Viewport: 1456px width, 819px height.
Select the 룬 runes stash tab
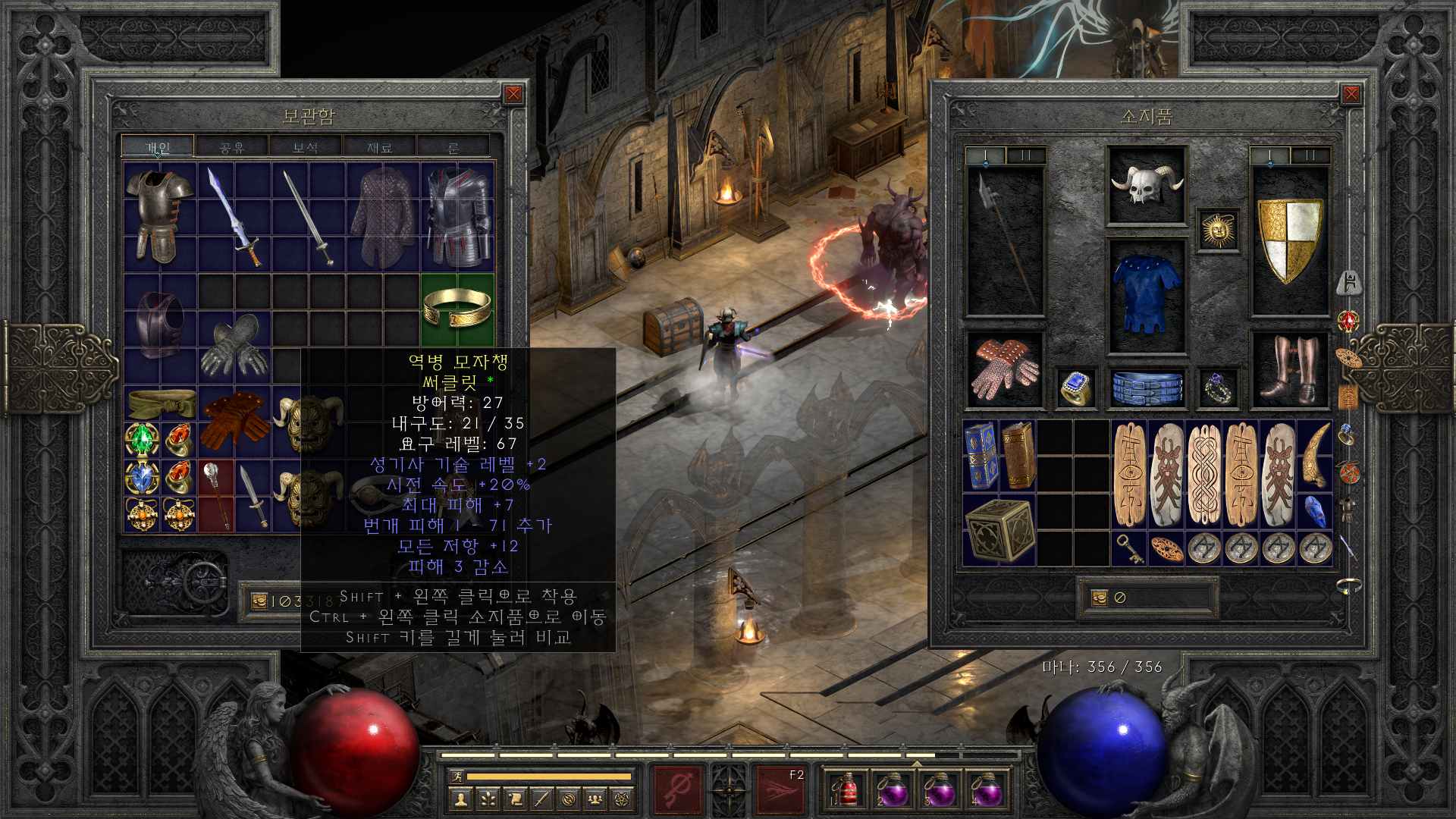453,147
